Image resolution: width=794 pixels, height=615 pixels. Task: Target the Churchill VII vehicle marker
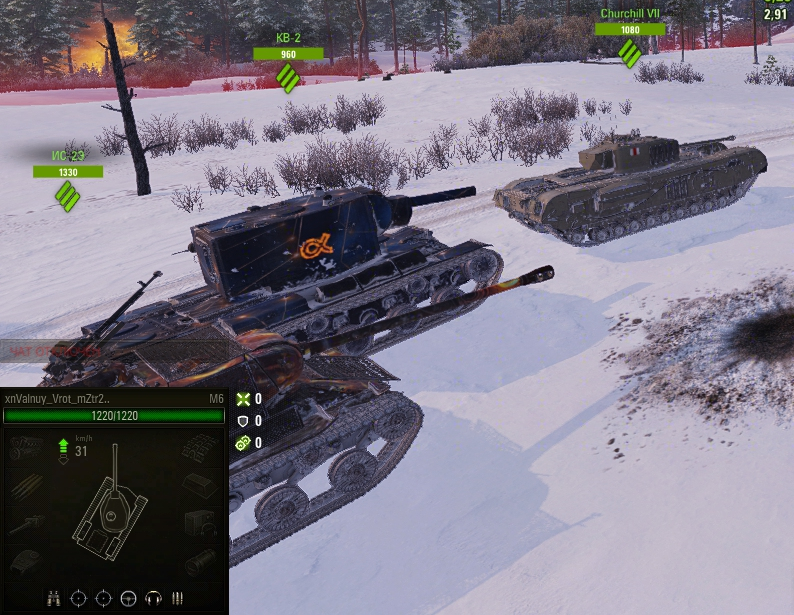tap(630, 52)
